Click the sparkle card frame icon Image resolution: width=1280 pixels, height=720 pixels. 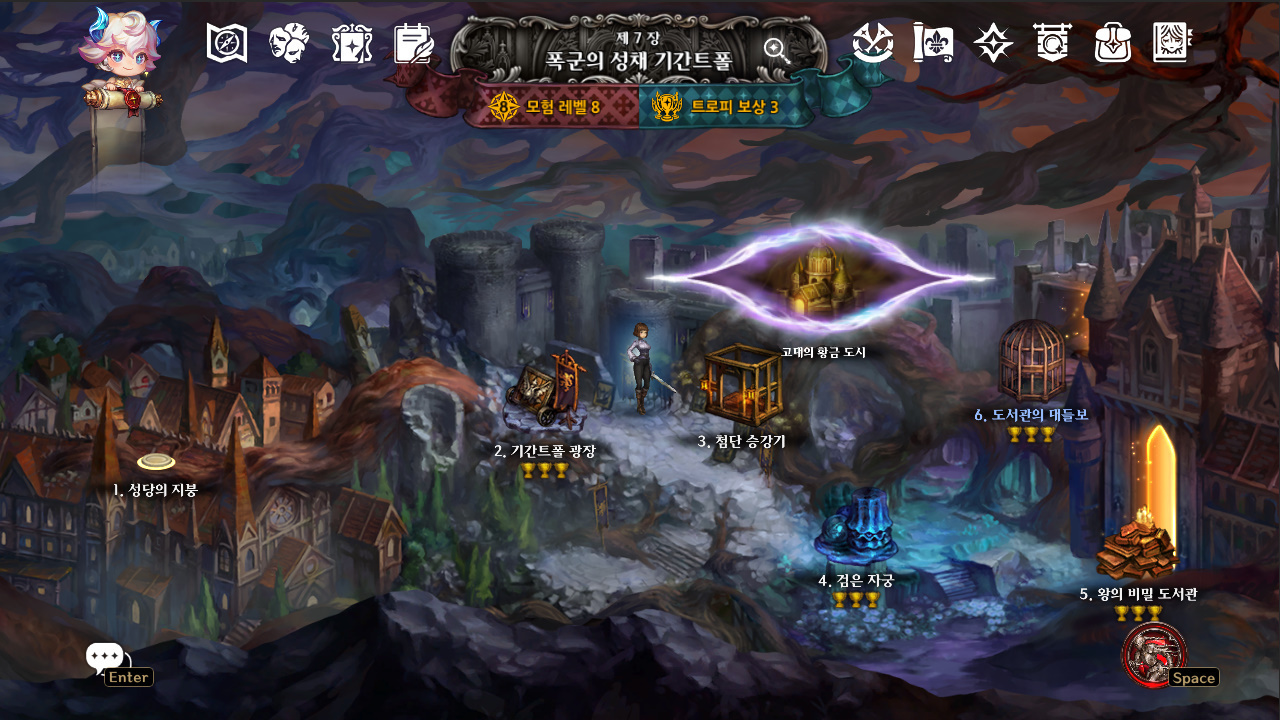click(352, 43)
